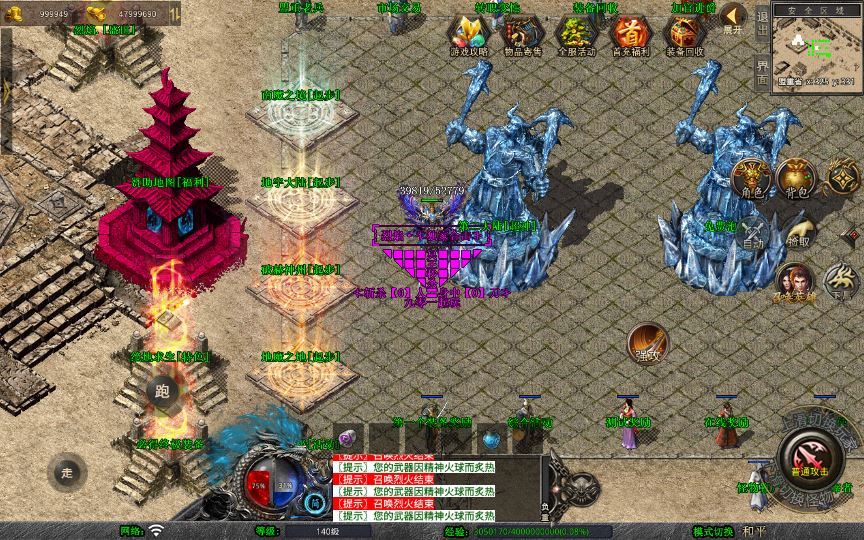The height and width of the screenshot is (540, 864).
Task: Activate the 强攻 forced attack skill
Action: point(647,342)
